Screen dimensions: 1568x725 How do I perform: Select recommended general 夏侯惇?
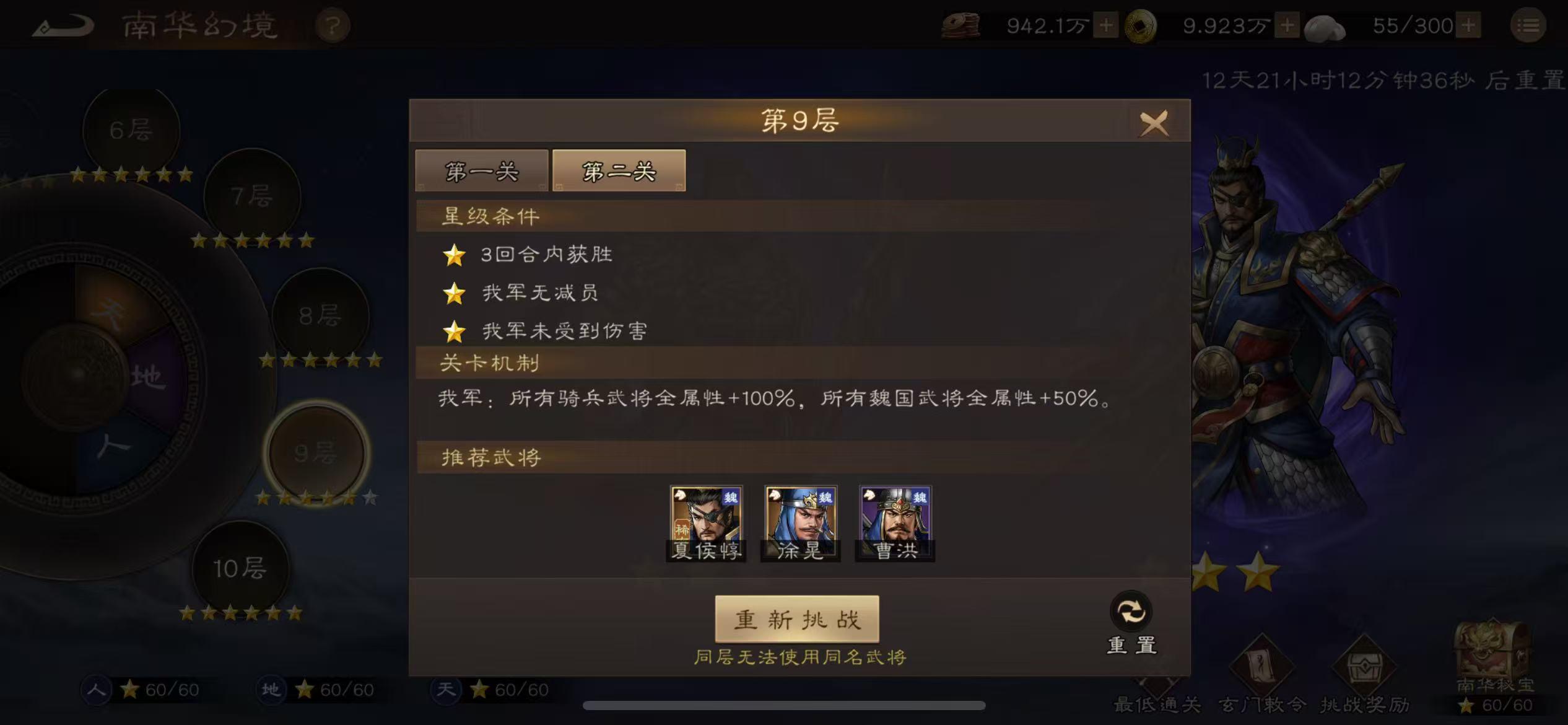706,519
